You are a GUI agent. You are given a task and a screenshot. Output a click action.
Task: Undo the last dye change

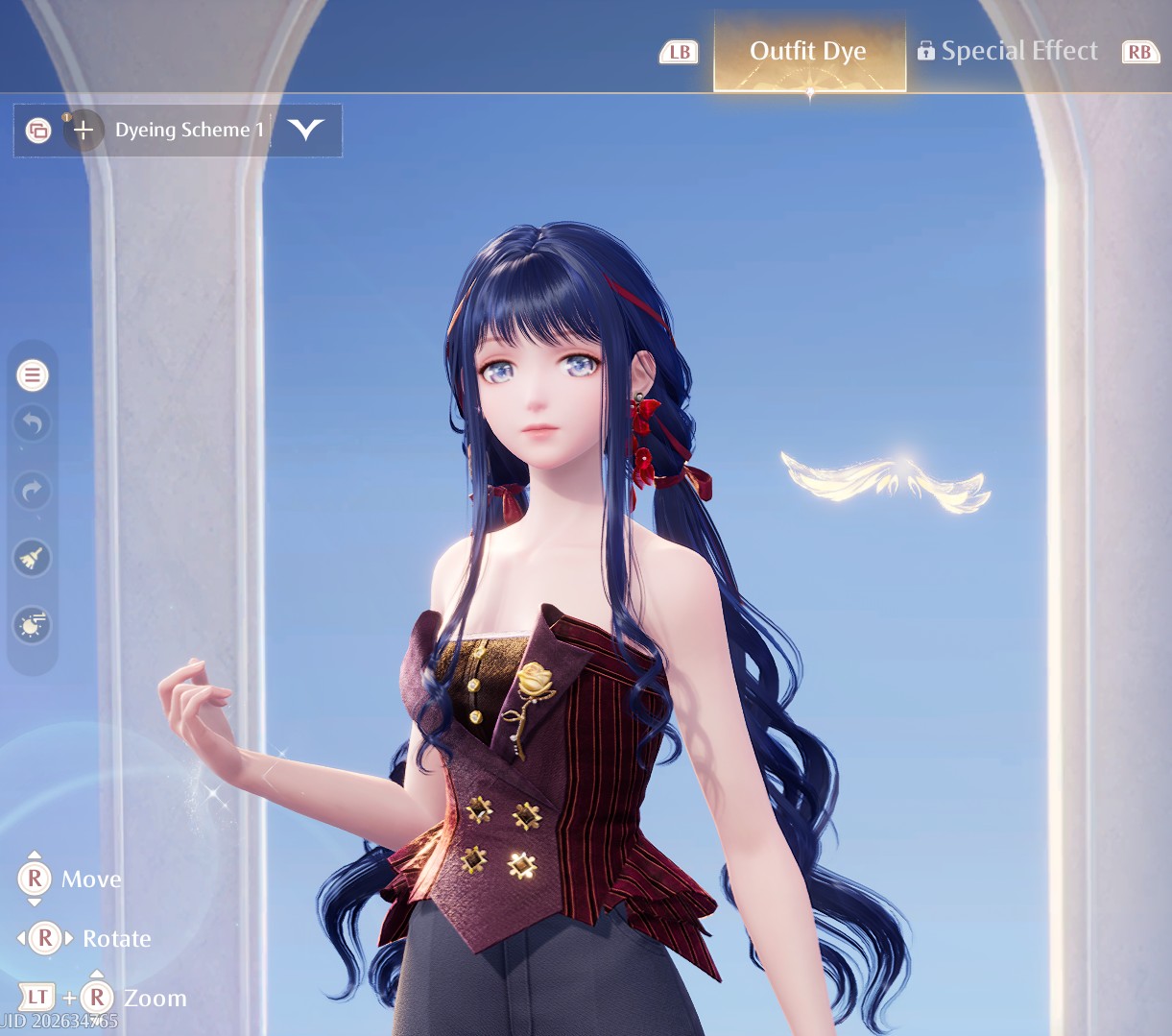[x=33, y=423]
